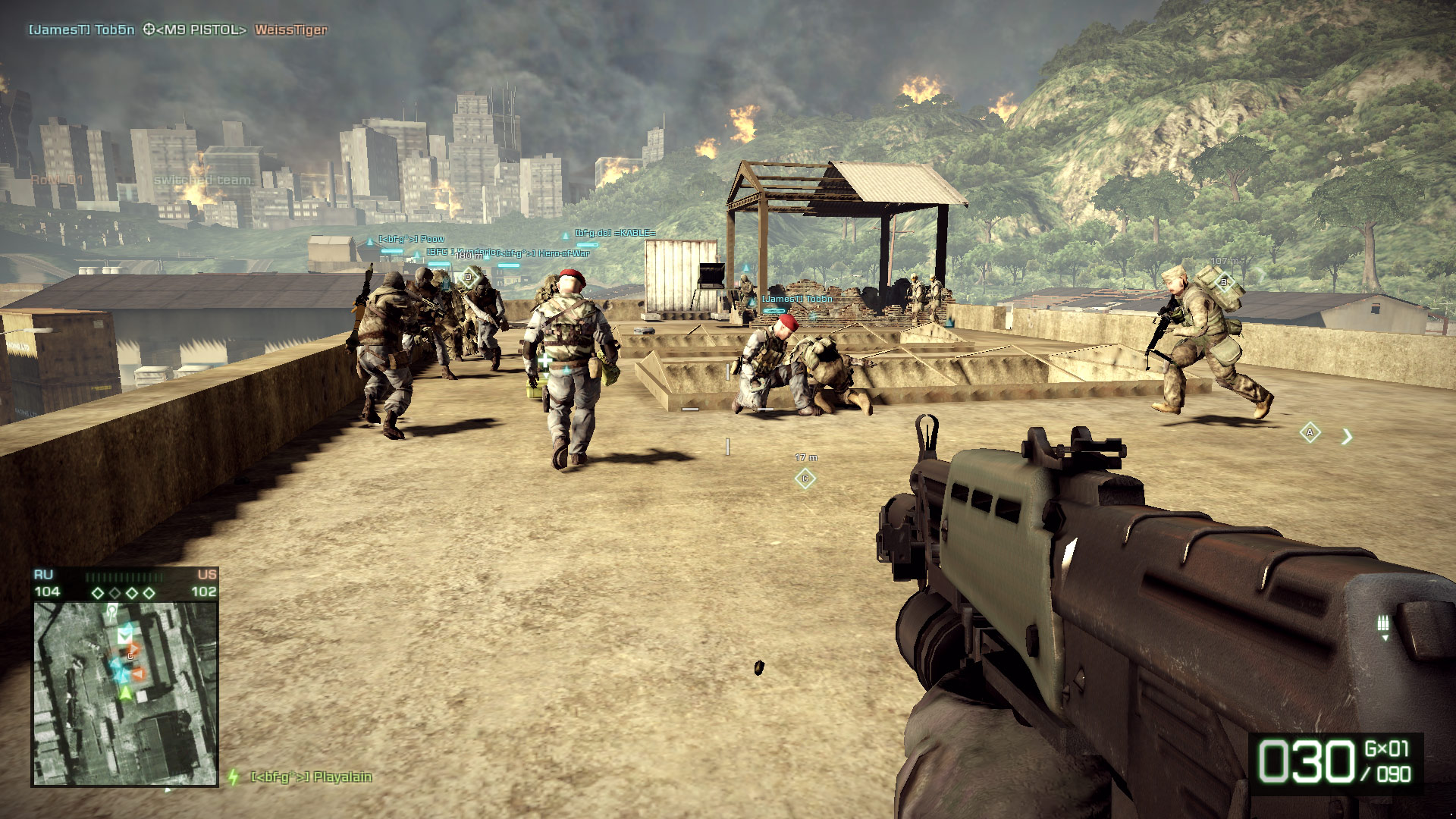Screen dimensions: 1456x819
Task: Click the M9 PISTOL kill feed entry
Action: click(x=196, y=30)
